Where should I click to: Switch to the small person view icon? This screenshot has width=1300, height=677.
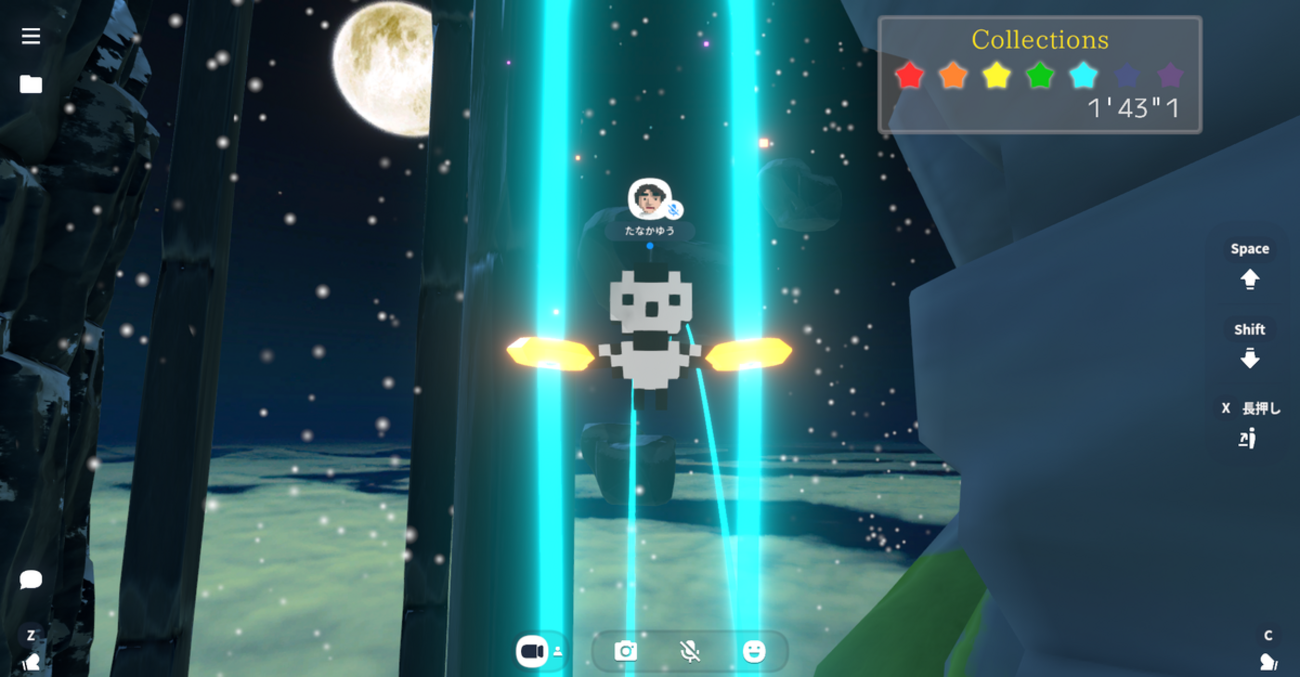pyautogui.click(x=558, y=652)
